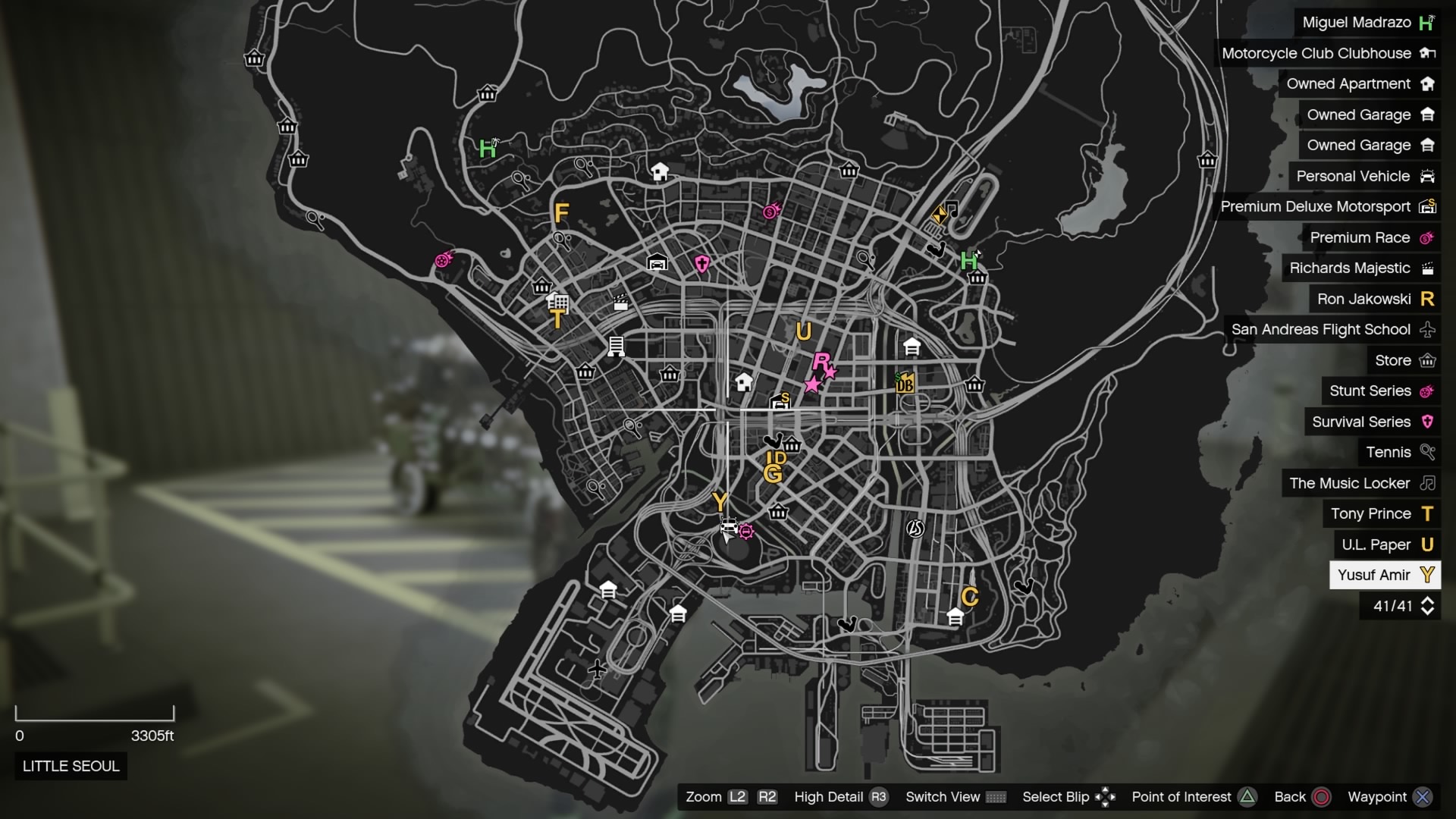Select San Andreas Flight School entry
This screenshot has width=1456, height=819.
(x=1332, y=330)
